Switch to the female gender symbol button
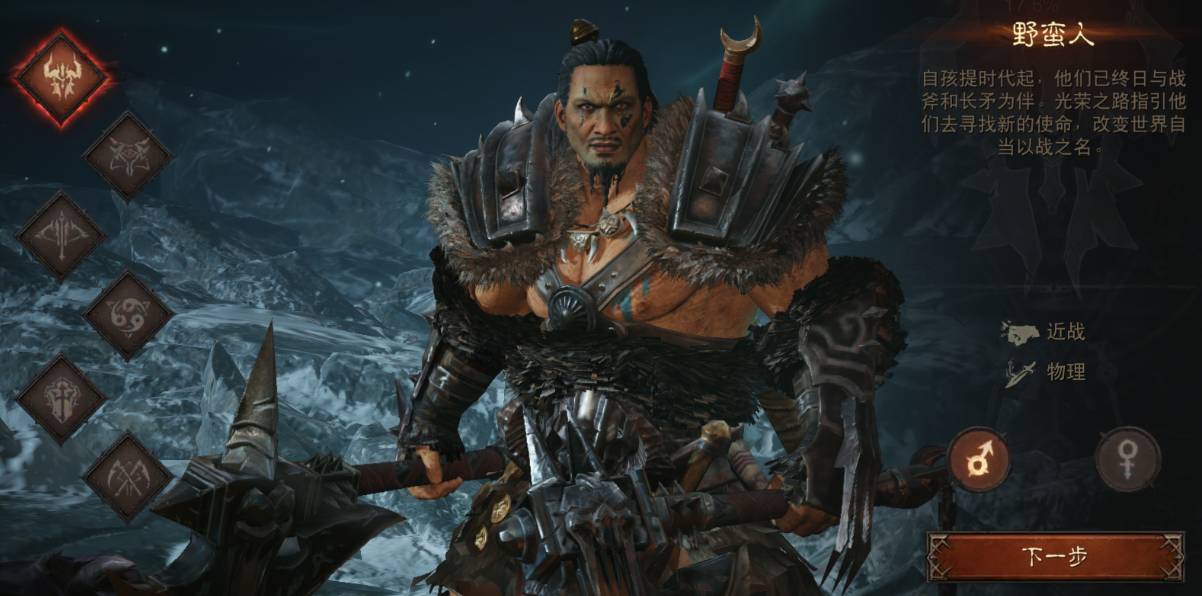The width and height of the screenshot is (1202, 596). tap(1127, 459)
